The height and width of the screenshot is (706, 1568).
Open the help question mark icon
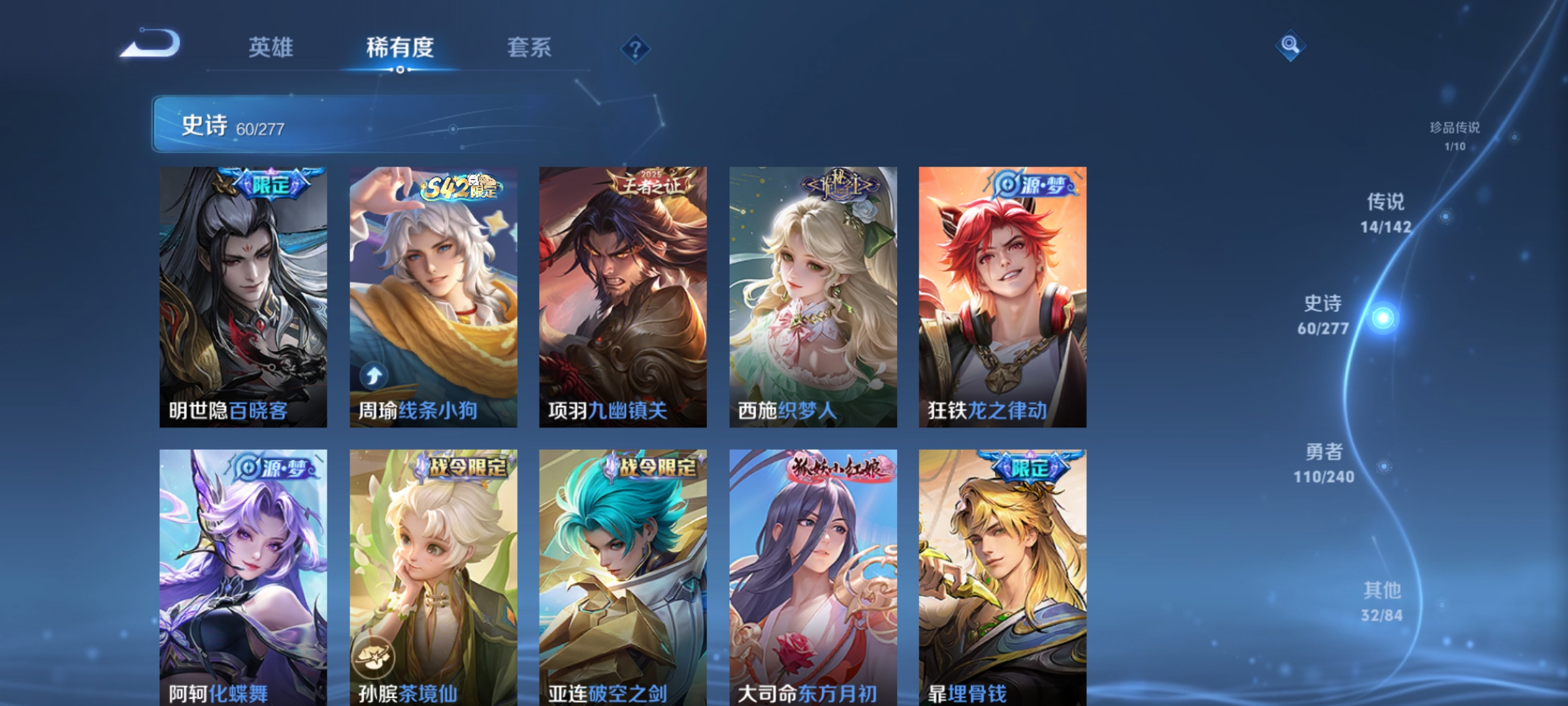(636, 48)
